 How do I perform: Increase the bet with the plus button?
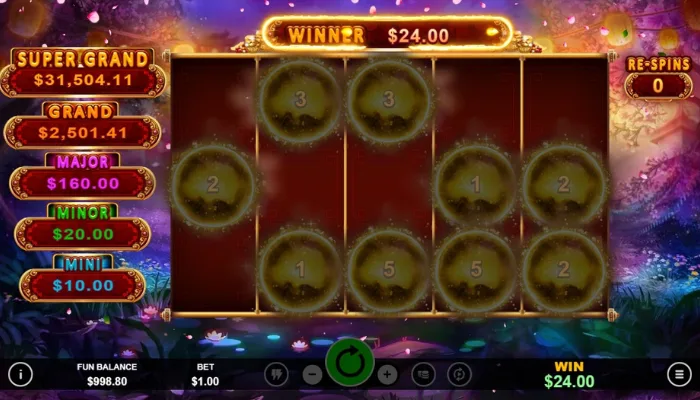388,374
